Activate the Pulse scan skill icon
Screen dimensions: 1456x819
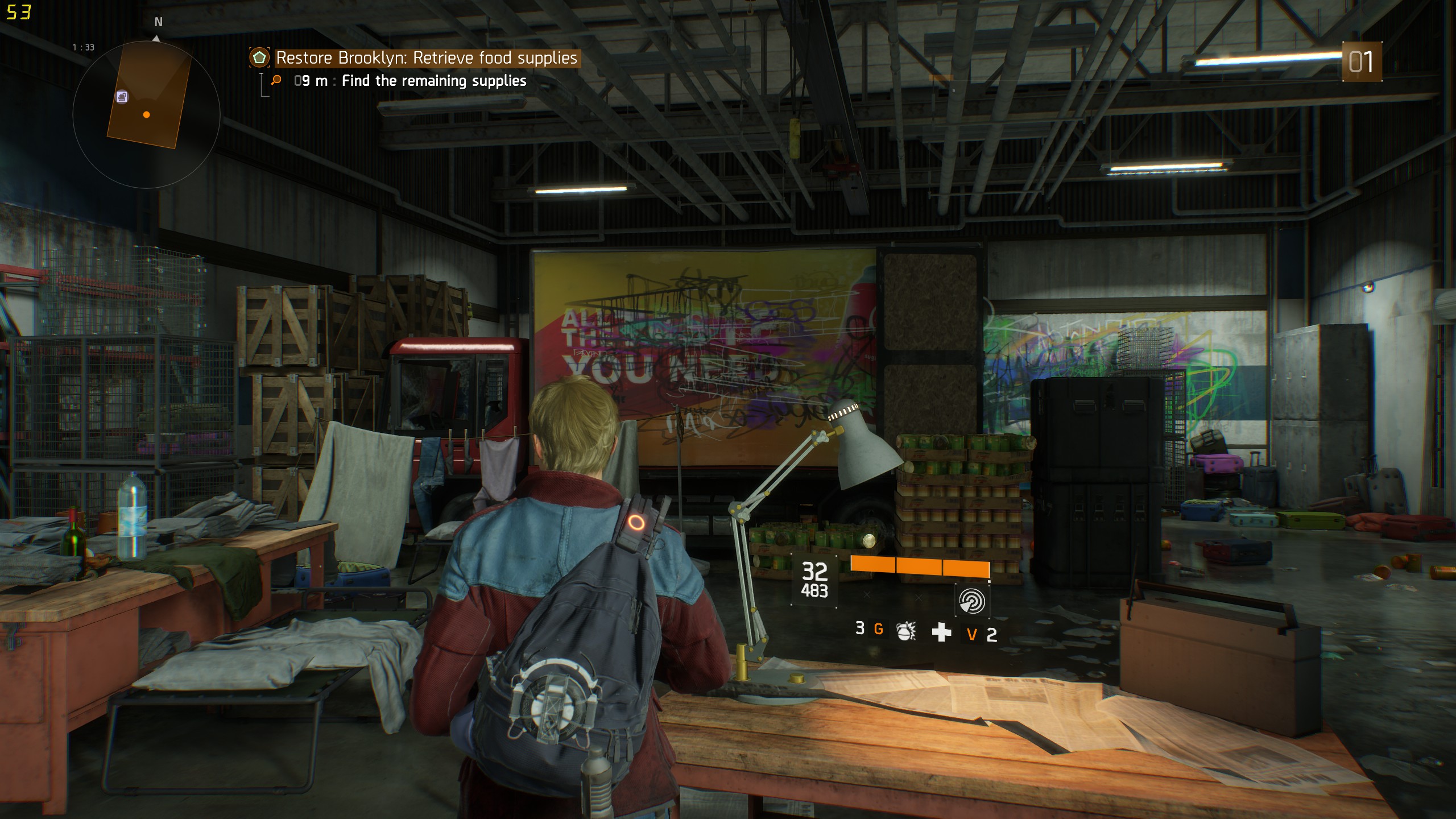point(971,601)
